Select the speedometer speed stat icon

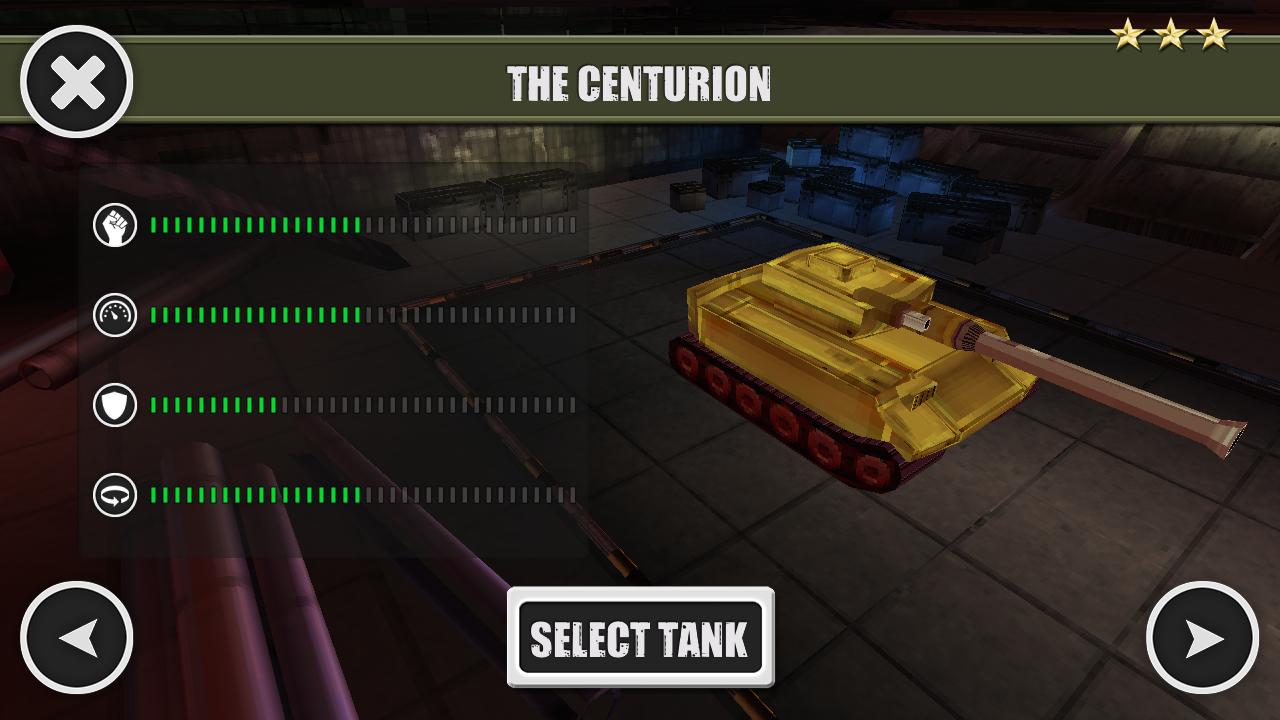click(x=115, y=313)
